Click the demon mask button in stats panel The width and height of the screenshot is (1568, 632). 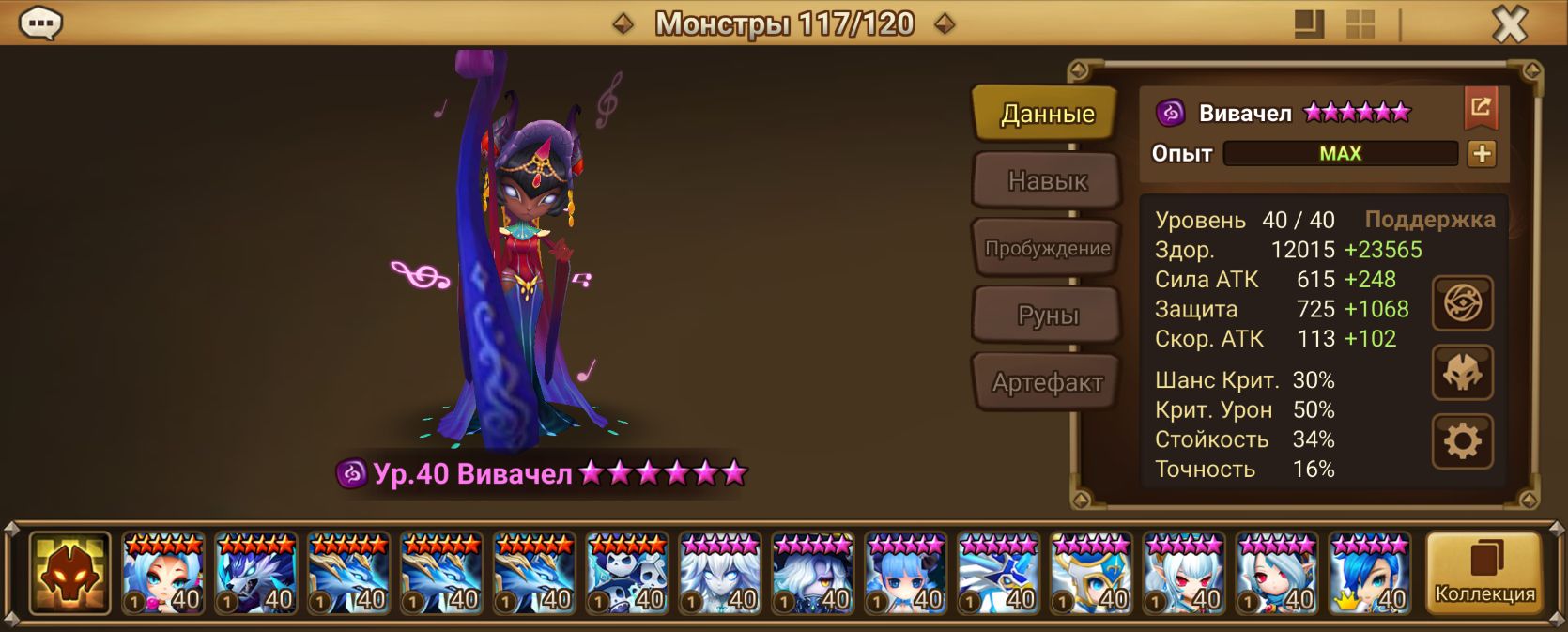coord(1462,373)
